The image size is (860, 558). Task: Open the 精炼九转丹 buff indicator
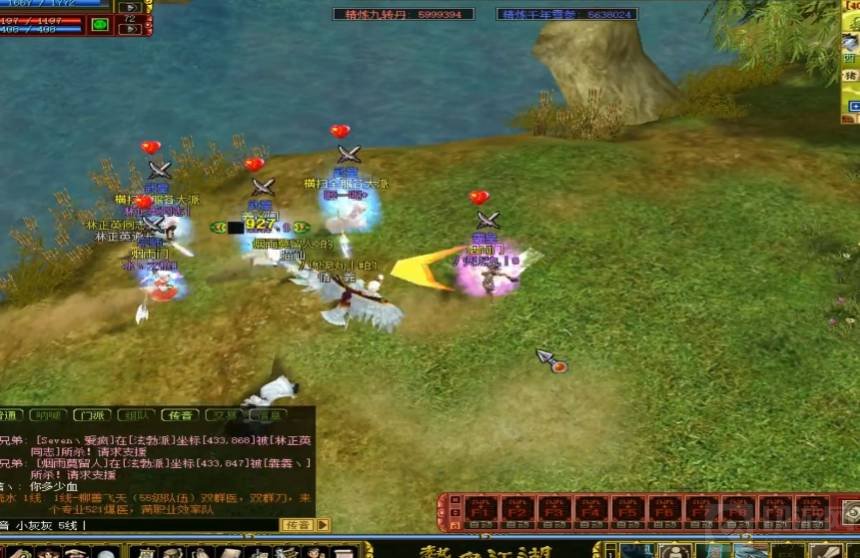(x=403, y=15)
